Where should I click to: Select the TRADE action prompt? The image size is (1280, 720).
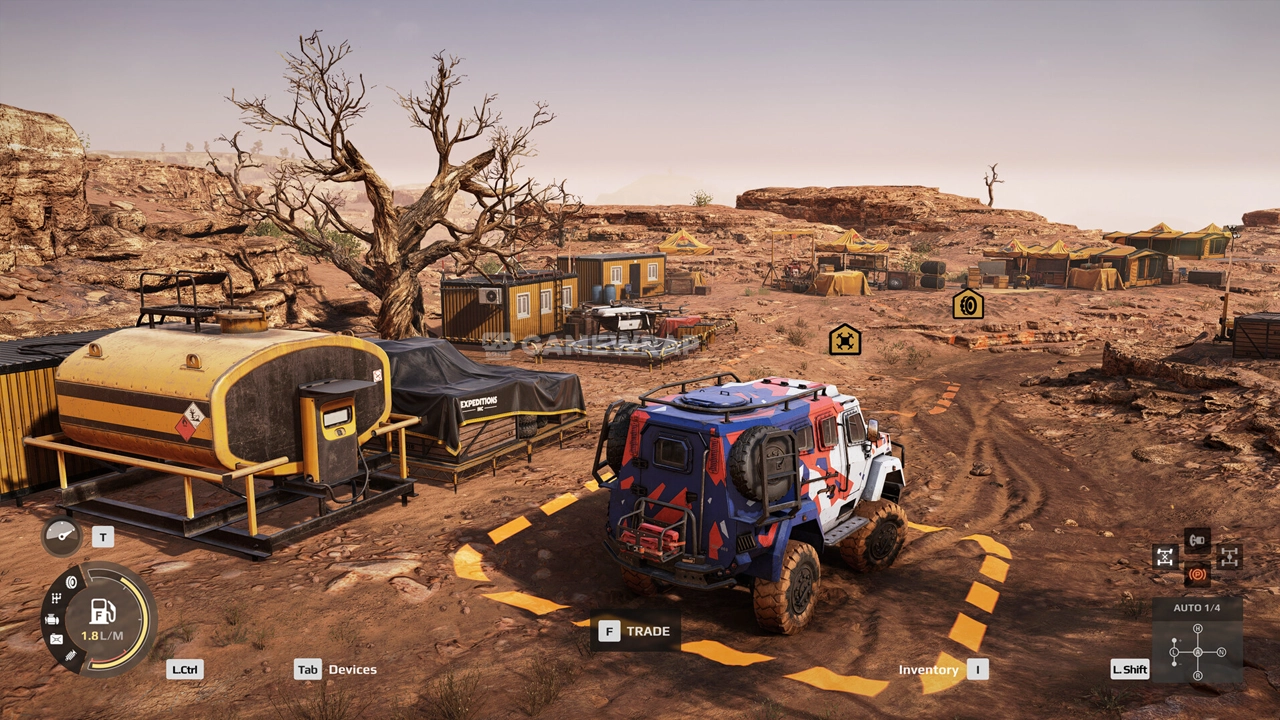636,631
